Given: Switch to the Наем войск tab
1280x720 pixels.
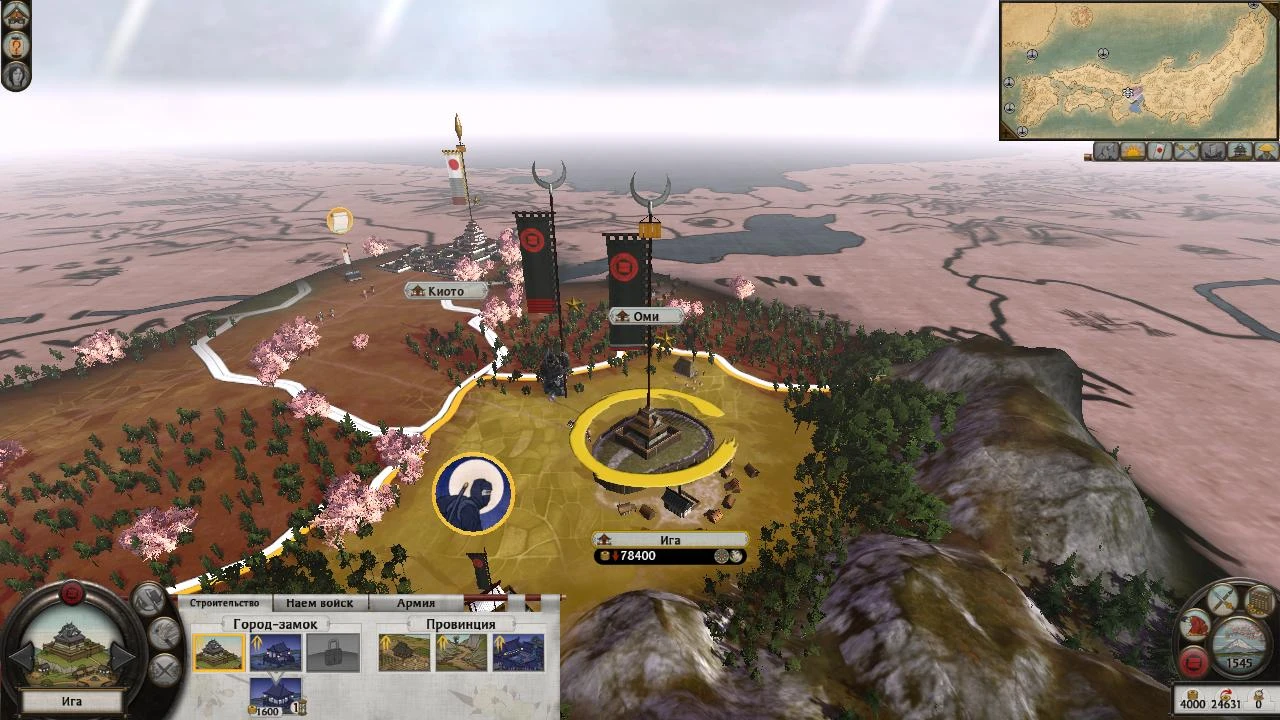Looking at the screenshot, I should [x=320, y=602].
